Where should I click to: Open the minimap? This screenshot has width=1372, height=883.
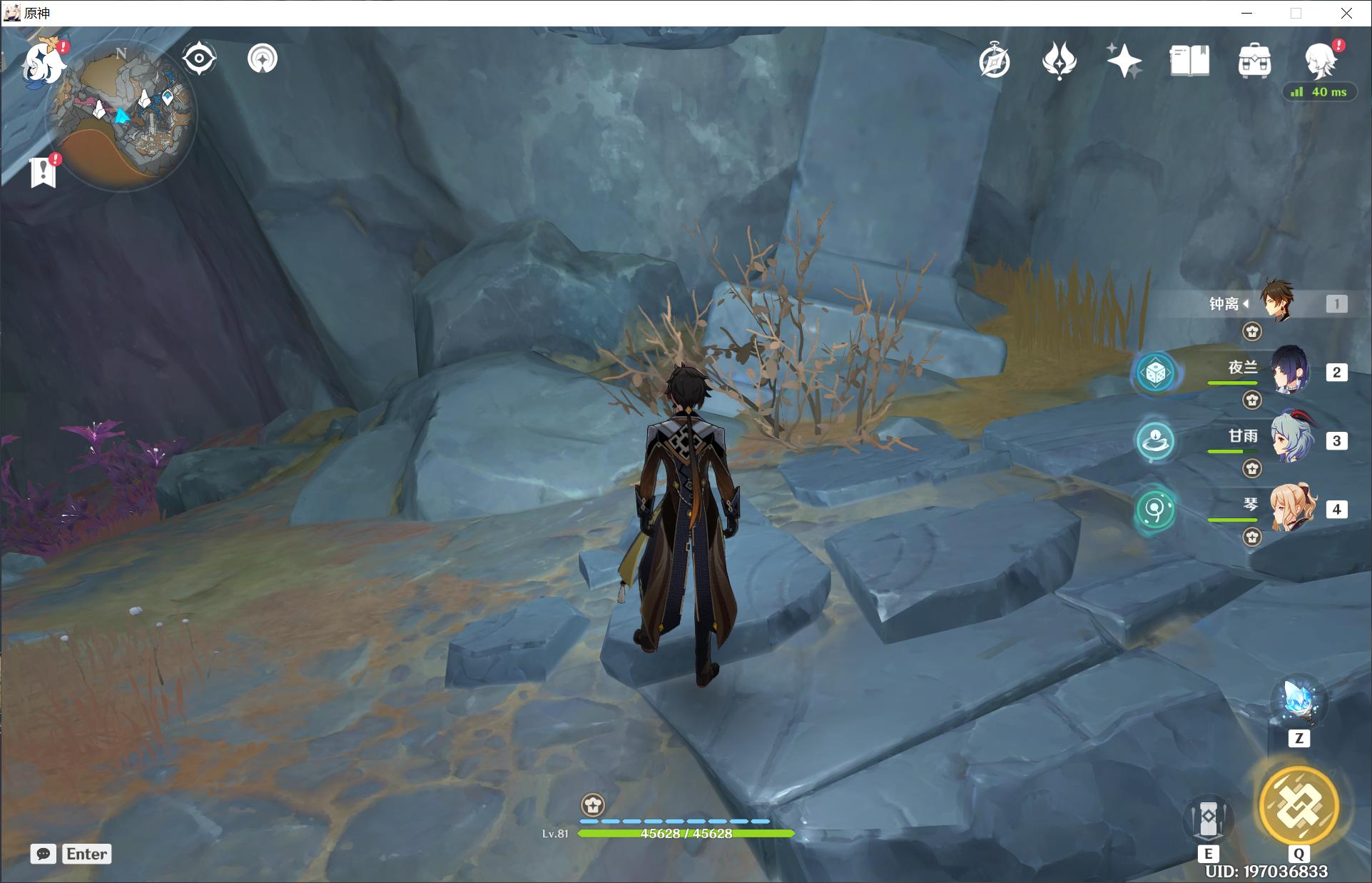coord(121,114)
